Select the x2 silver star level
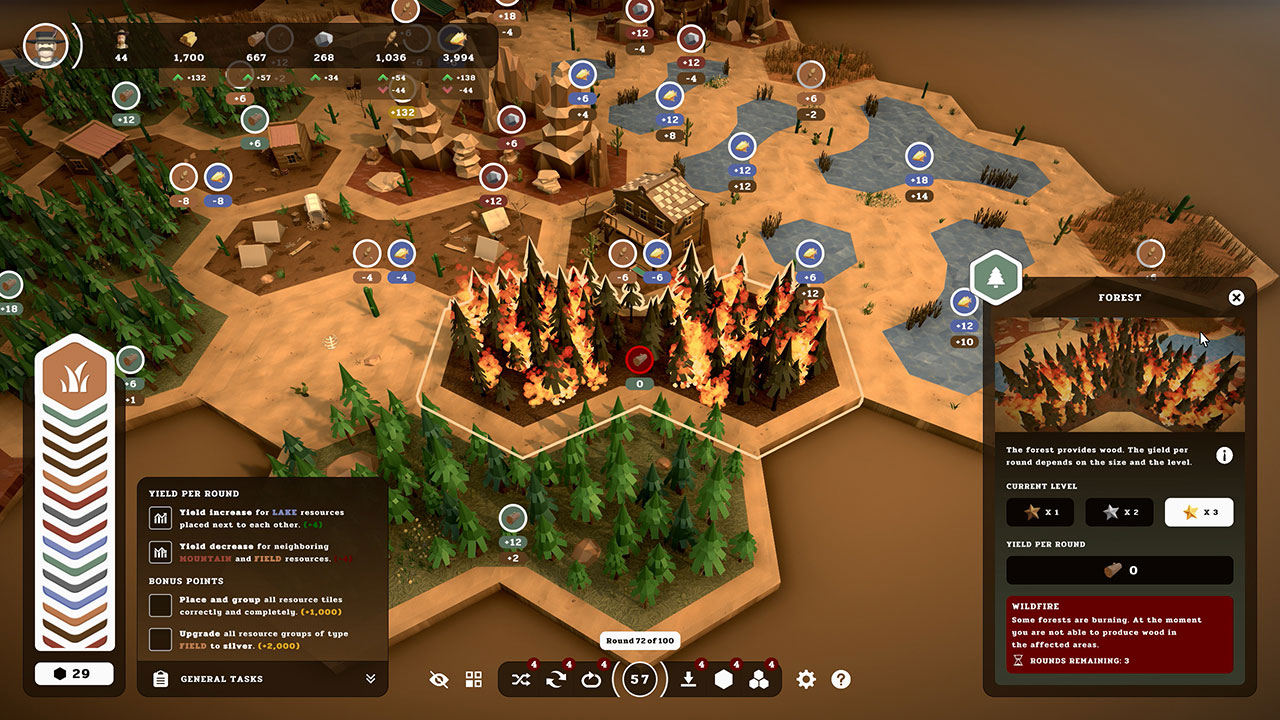 [x=1118, y=512]
